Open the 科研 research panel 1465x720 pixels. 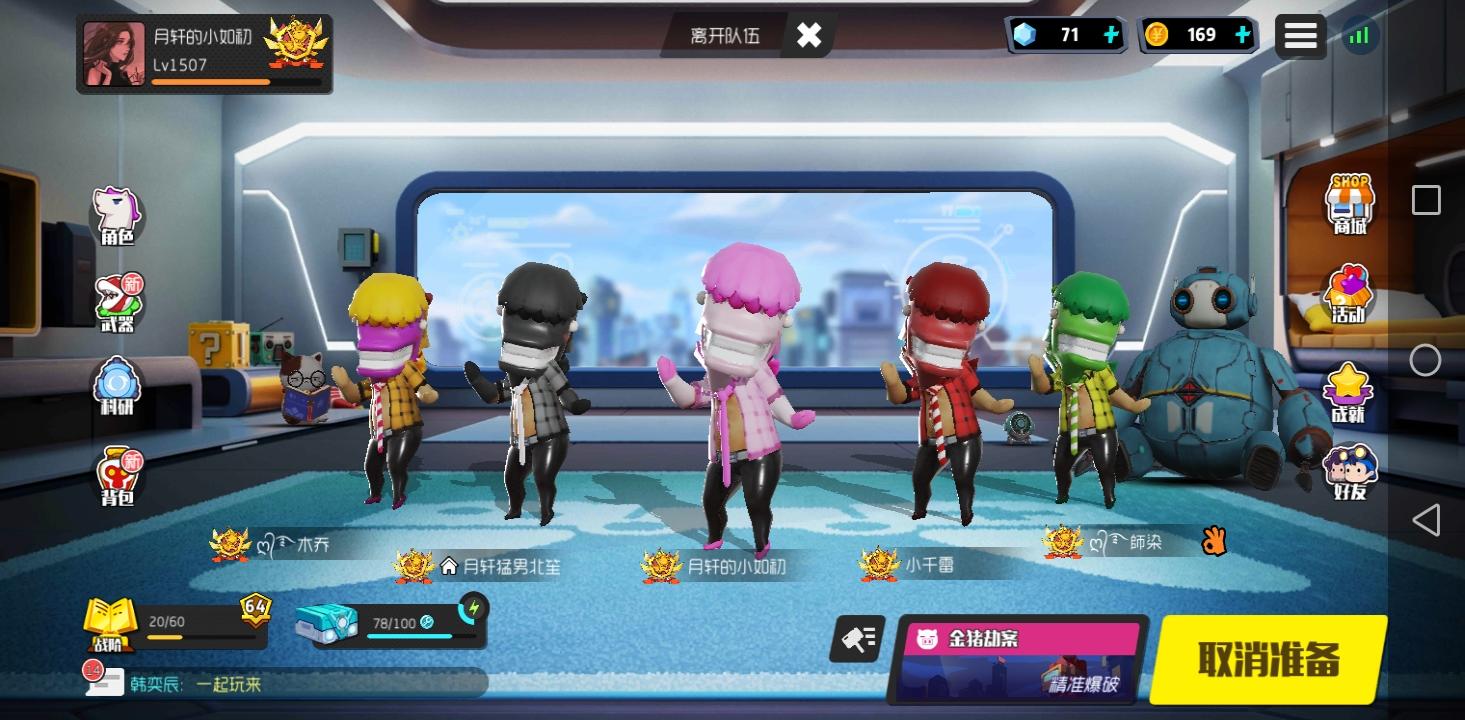117,385
